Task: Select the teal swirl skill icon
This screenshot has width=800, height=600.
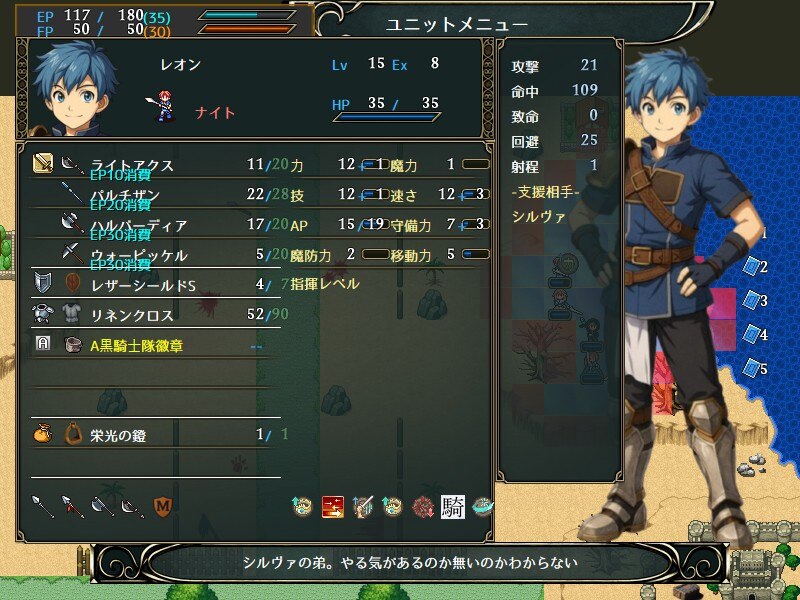Action: point(483,506)
